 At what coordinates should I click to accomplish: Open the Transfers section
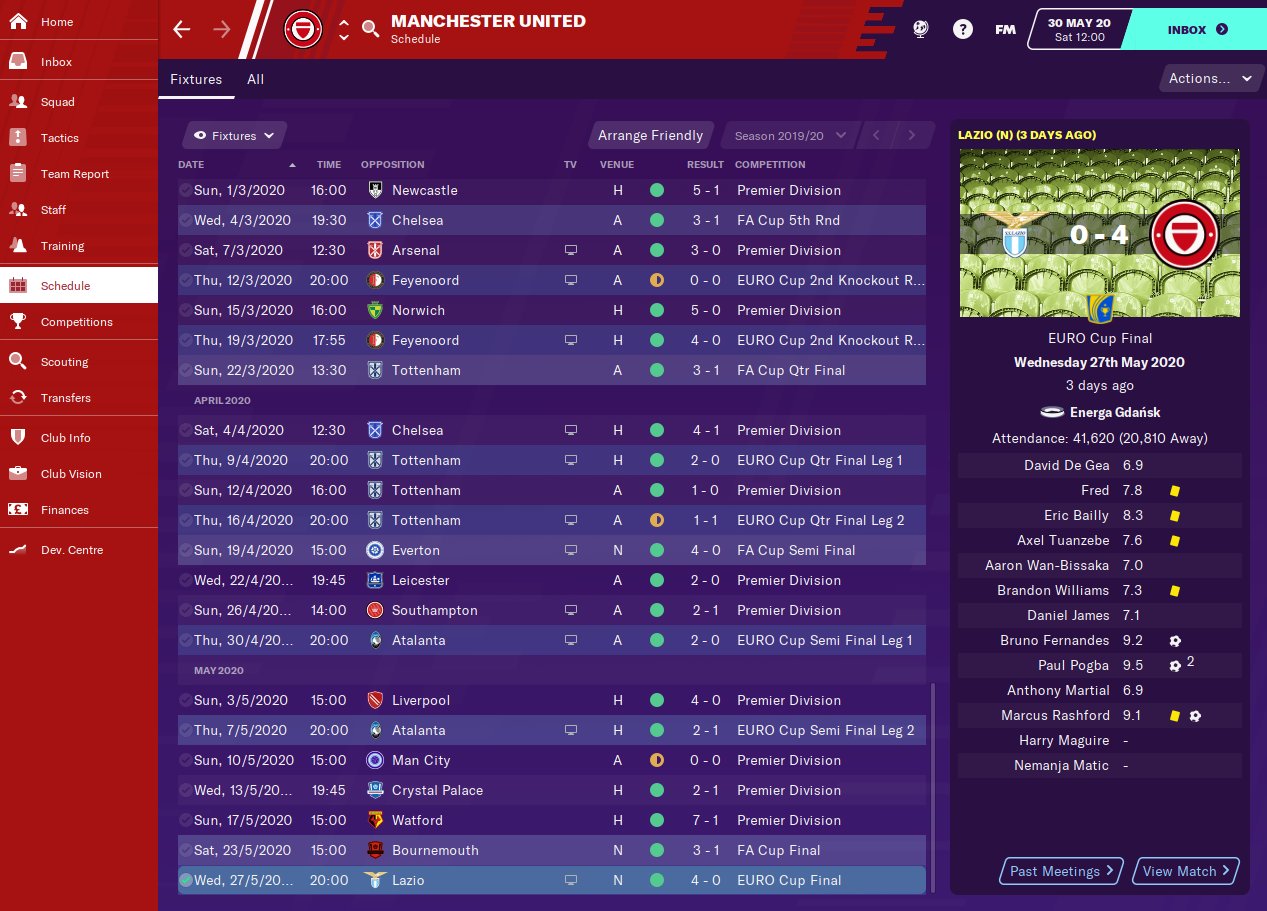pos(65,398)
